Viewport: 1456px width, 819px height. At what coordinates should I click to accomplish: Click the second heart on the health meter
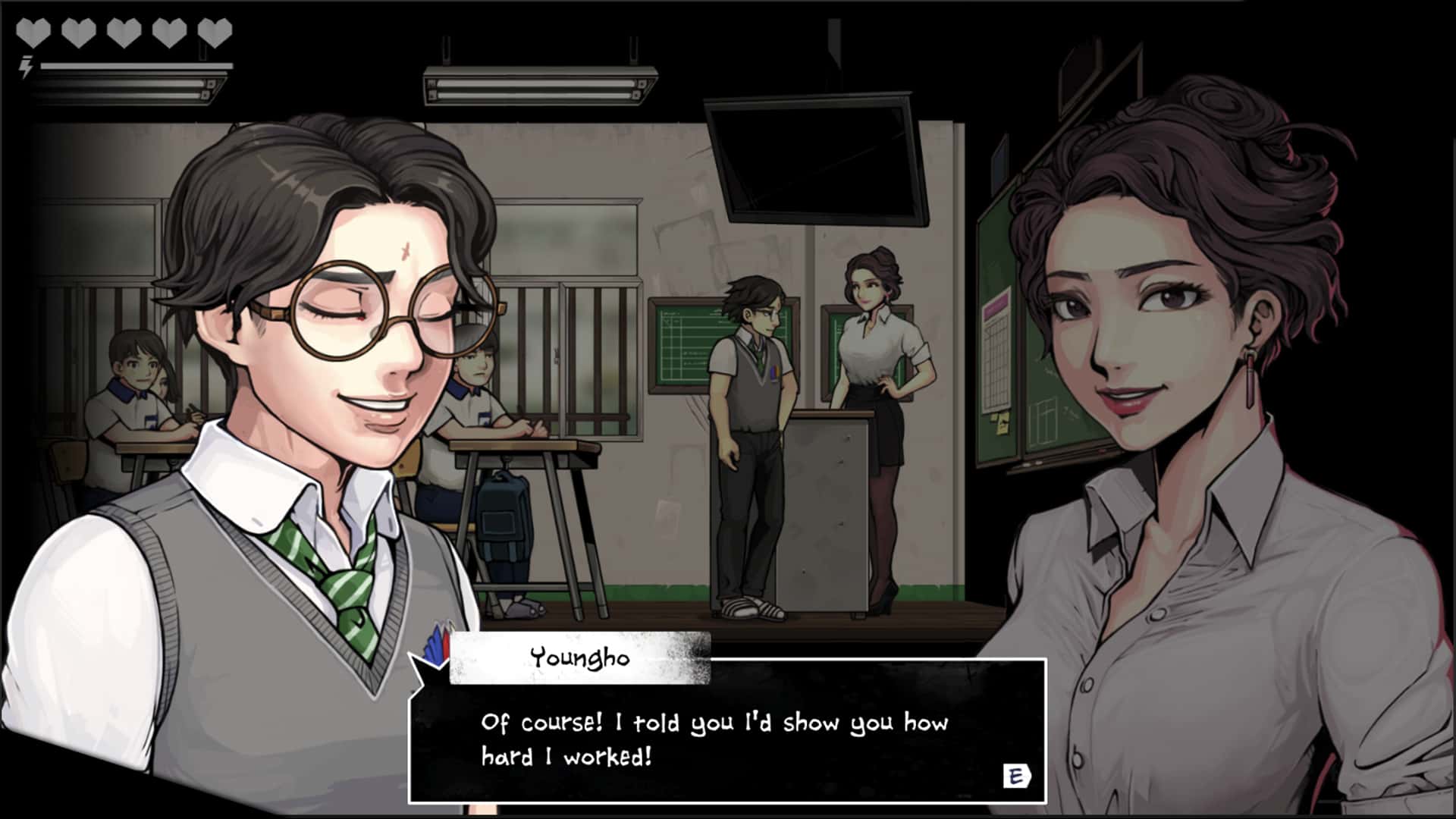[x=78, y=32]
